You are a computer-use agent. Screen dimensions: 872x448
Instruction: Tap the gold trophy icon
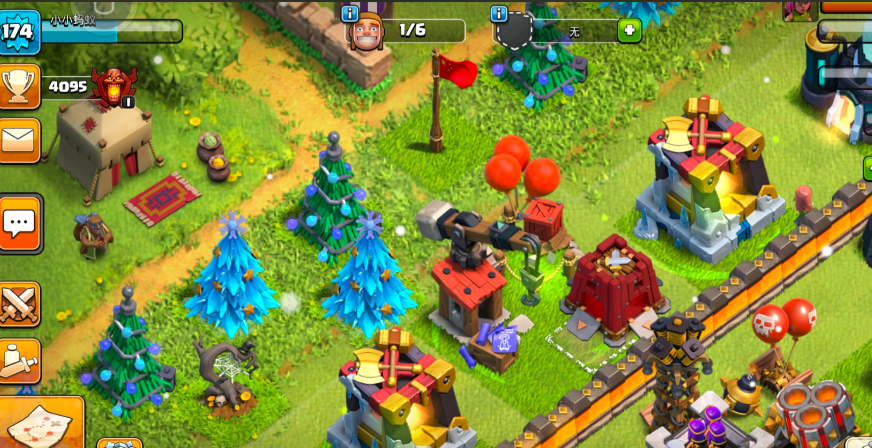coord(19,86)
